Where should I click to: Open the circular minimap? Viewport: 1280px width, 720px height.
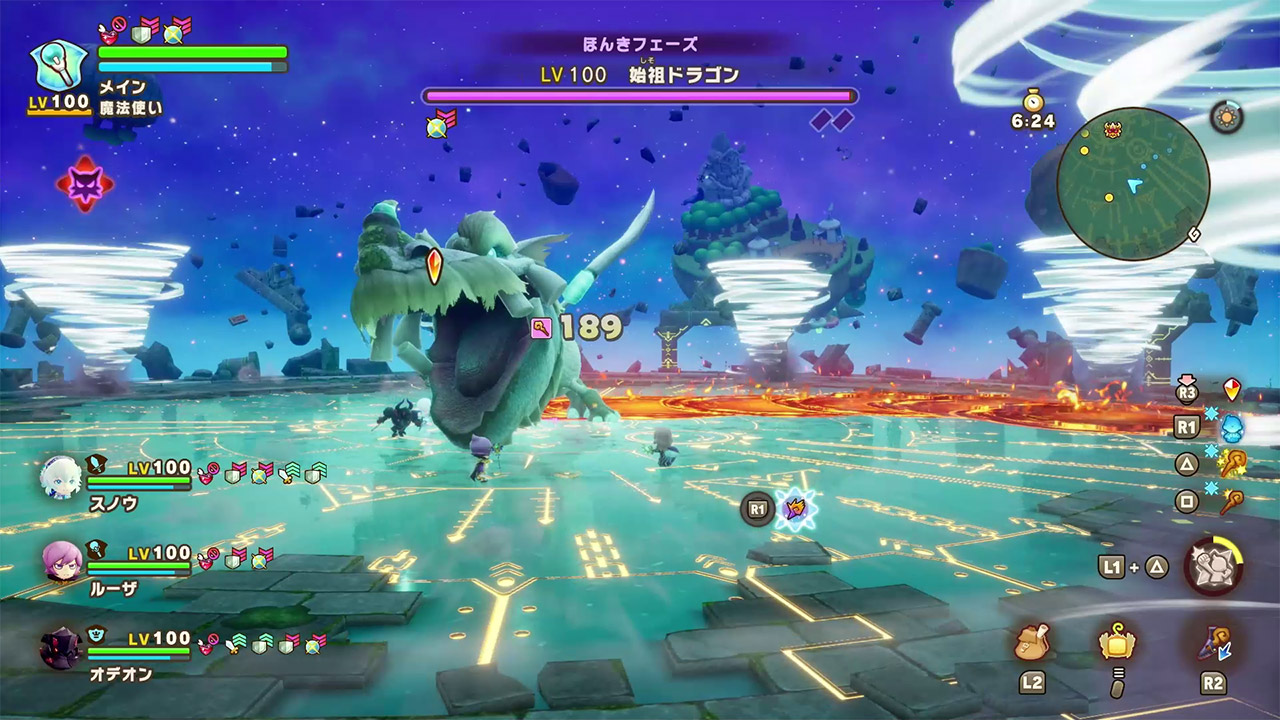coord(1133,184)
